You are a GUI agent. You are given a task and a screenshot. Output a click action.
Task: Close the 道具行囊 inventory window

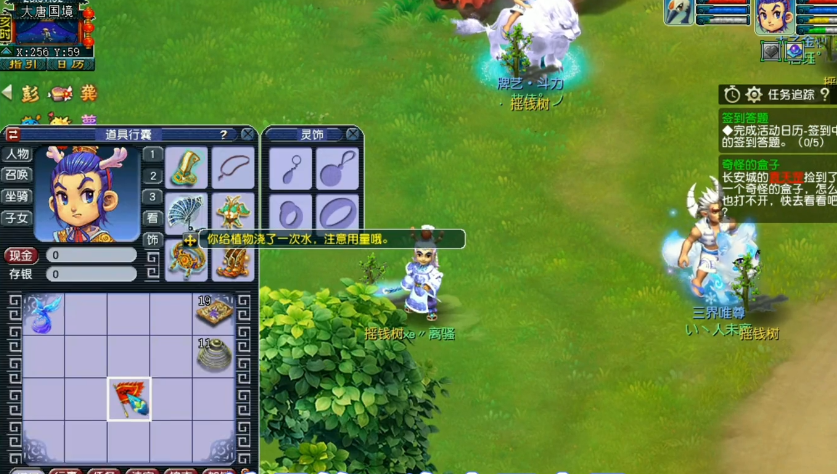[247, 134]
